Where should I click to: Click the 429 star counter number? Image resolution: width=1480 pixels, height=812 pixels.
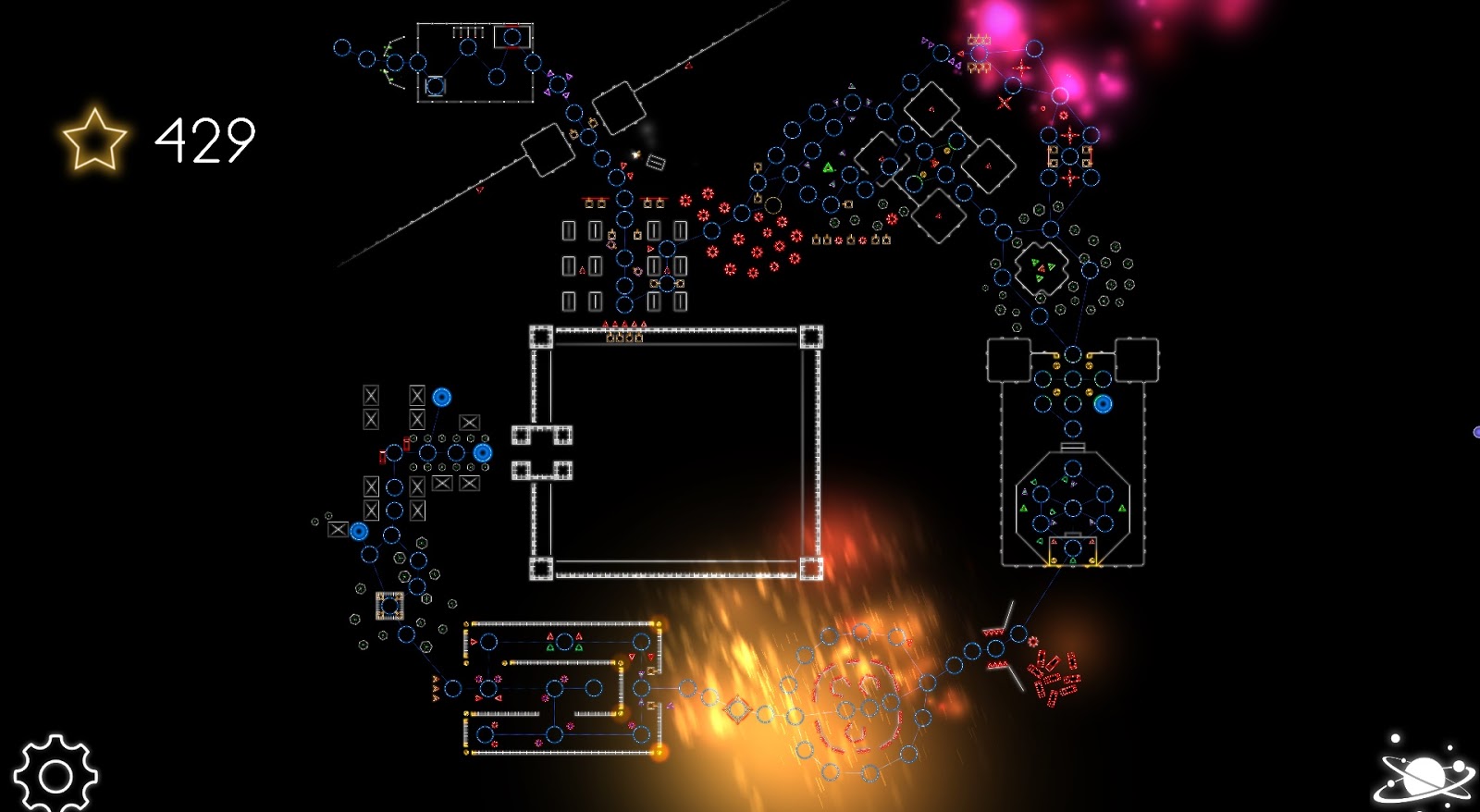pos(202,139)
